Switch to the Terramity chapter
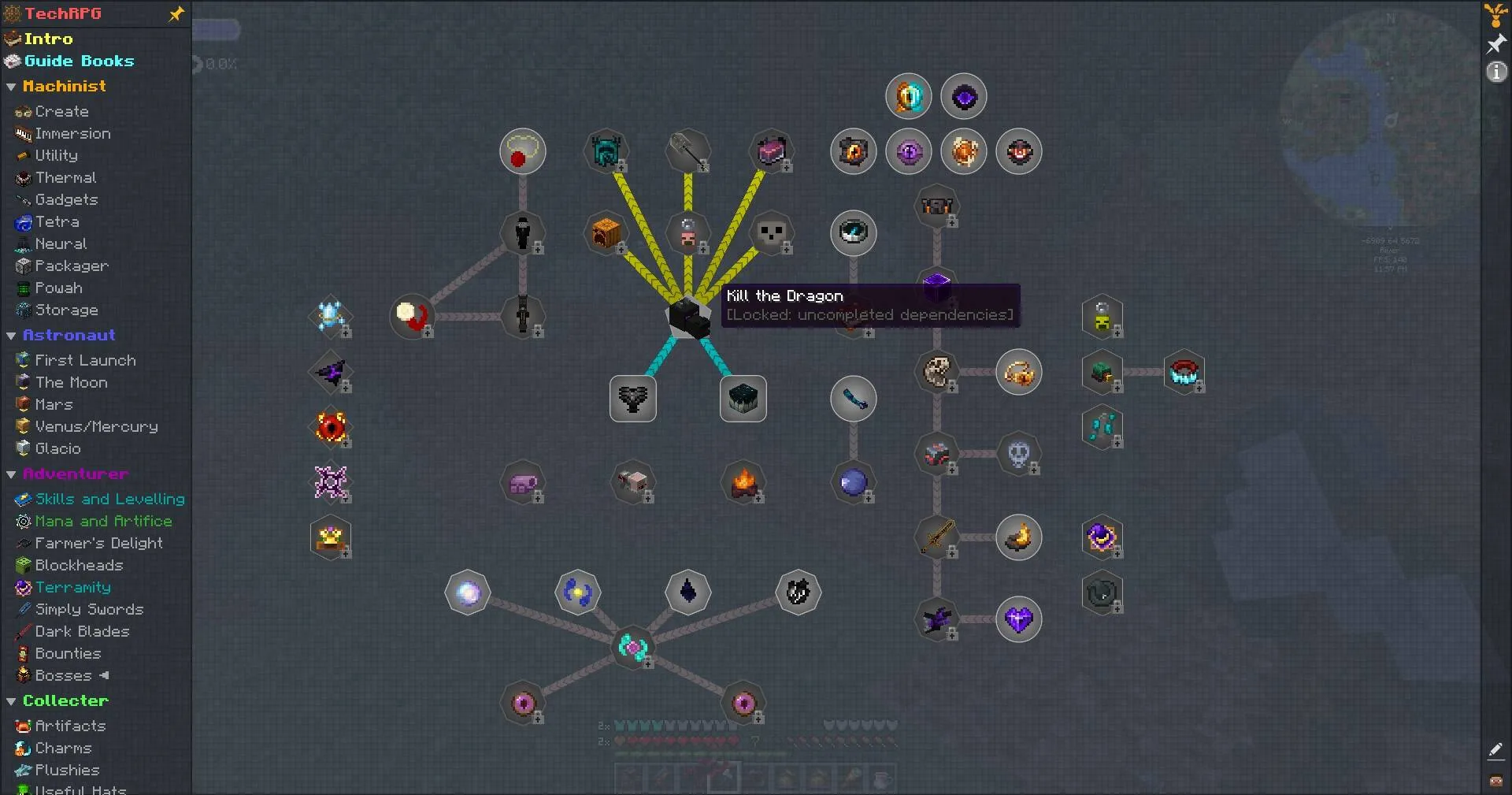 click(74, 587)
